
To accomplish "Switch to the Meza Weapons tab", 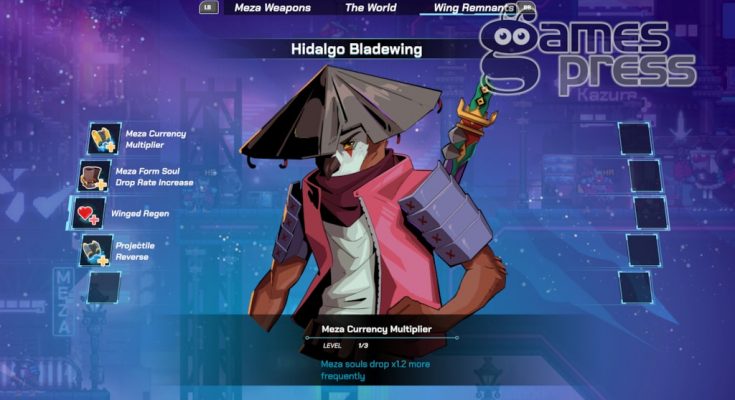I will point(272,8).
